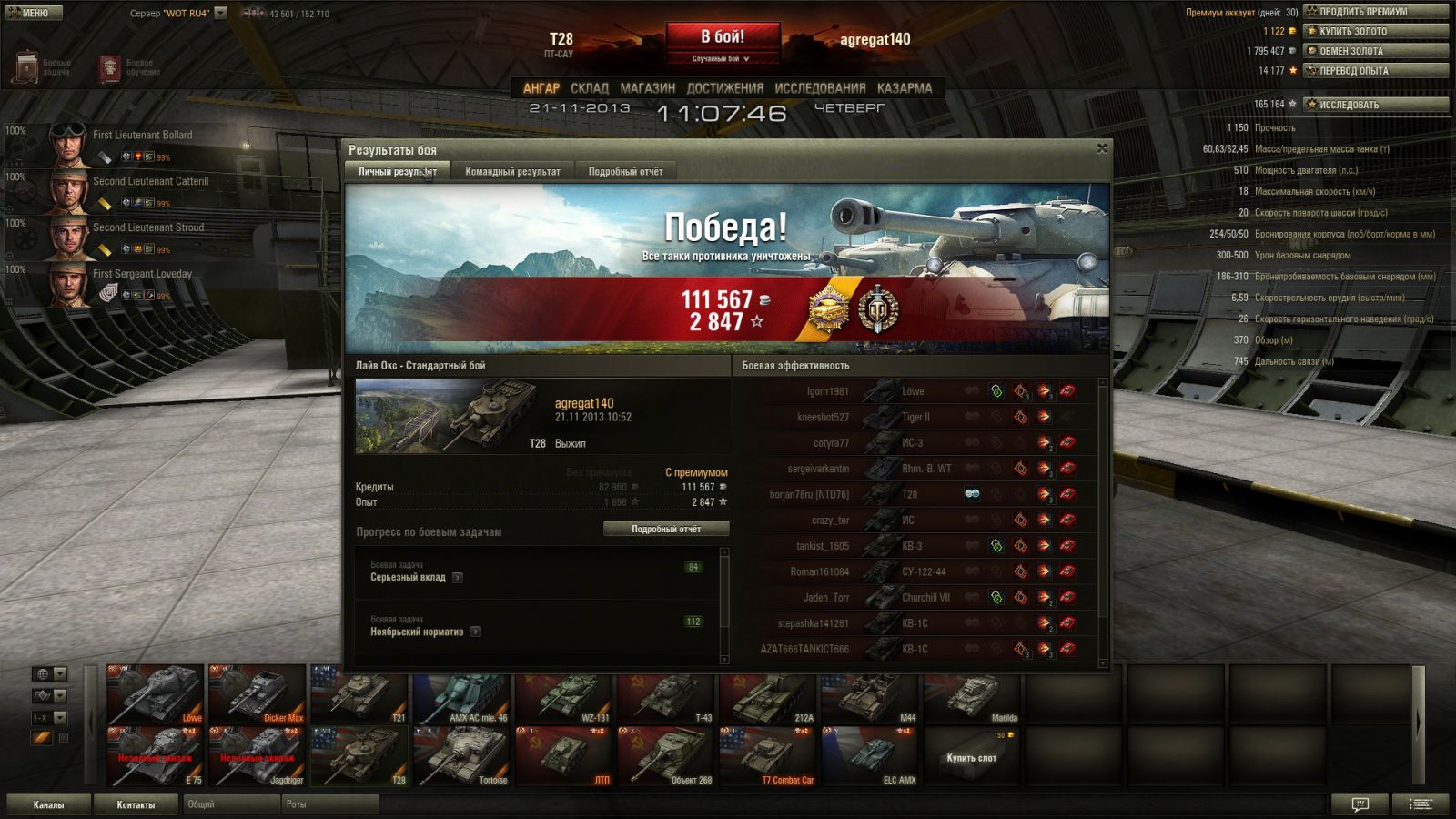Buy a new slot with Купить слот

click(971, 757)
